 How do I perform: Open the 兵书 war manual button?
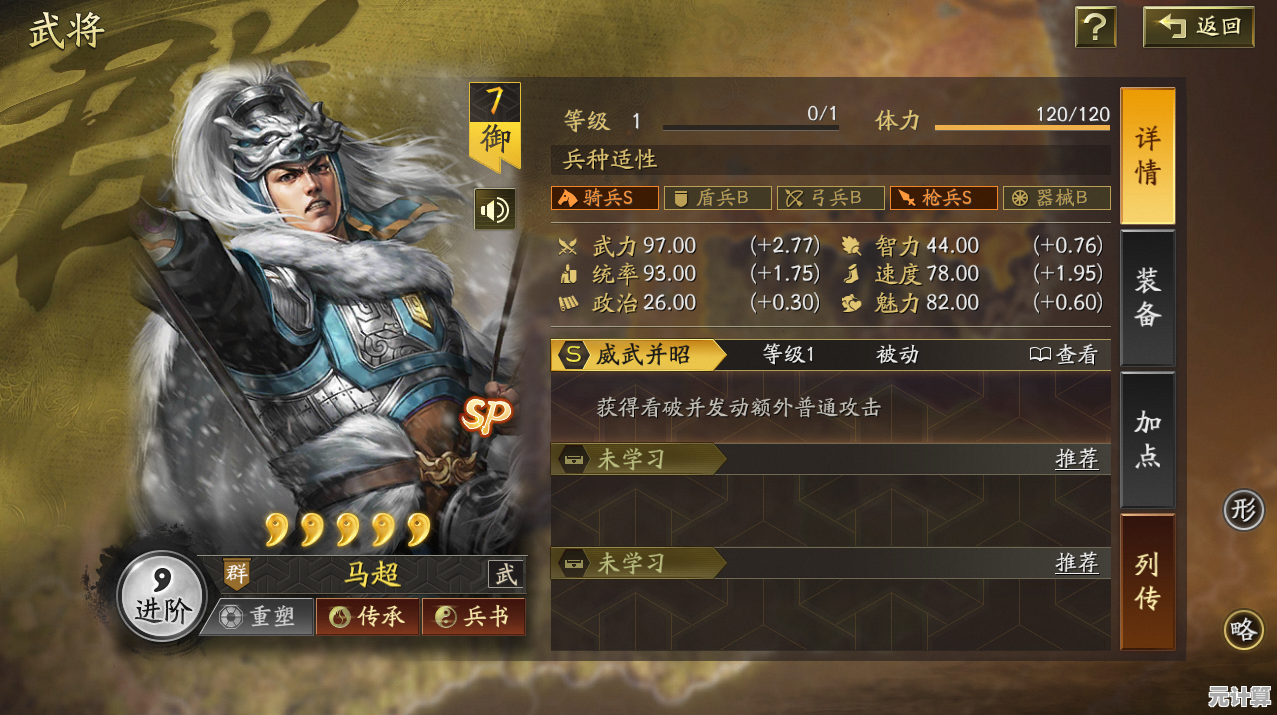(474, 617)
